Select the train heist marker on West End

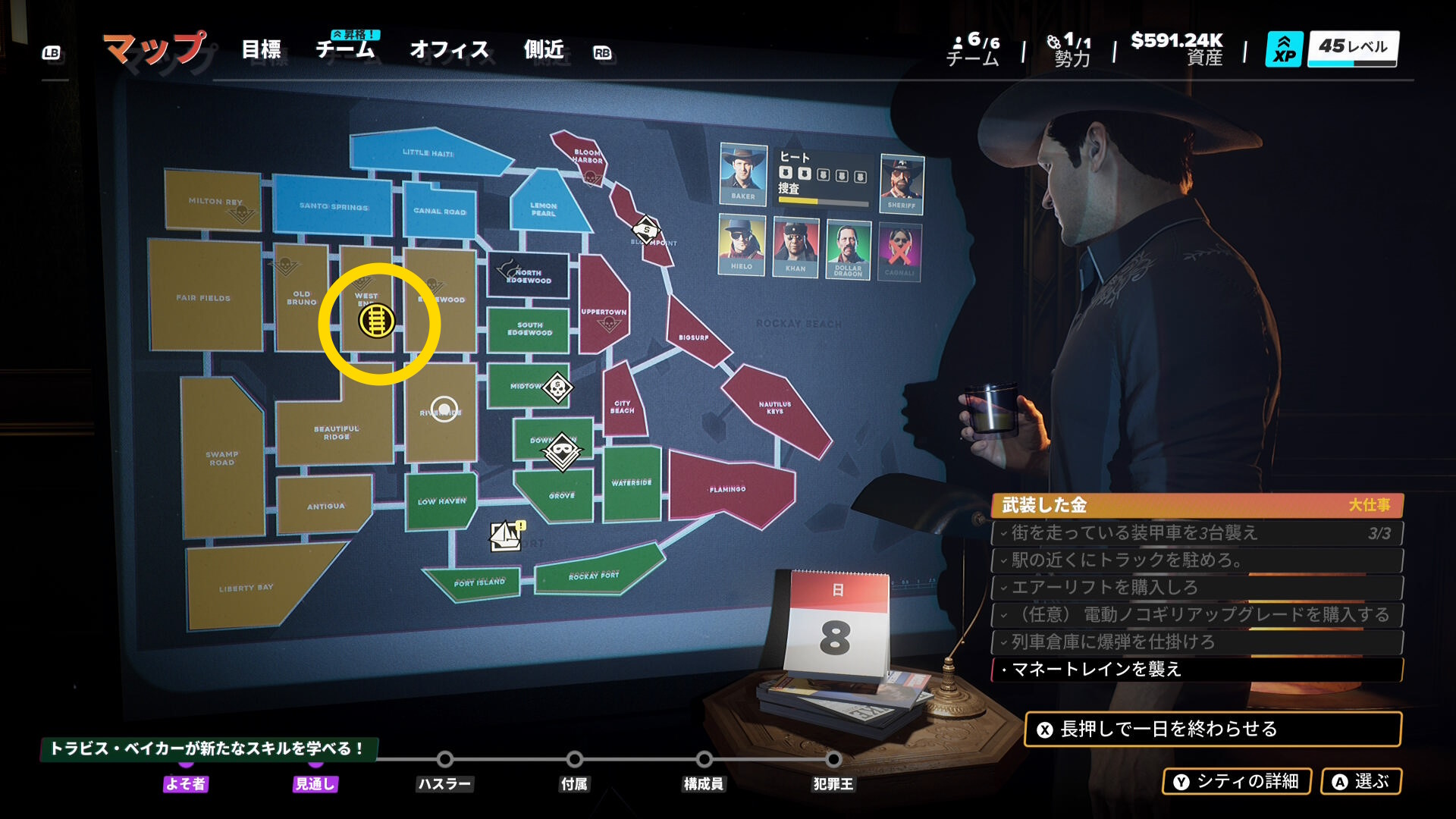[376, 321]
